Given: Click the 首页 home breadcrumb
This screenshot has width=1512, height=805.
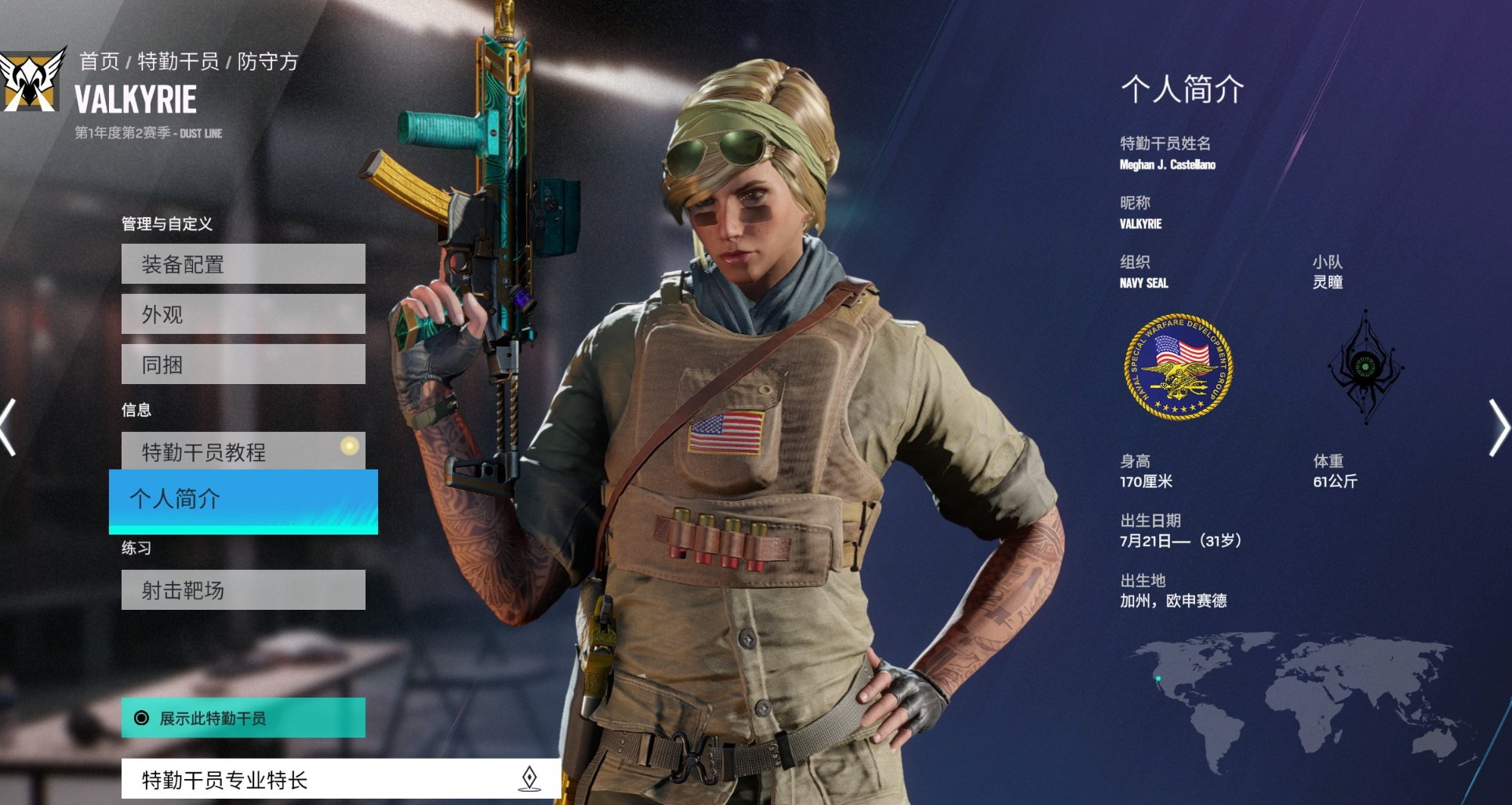Looking at the screenshot, I should click(x=100, y=61).
